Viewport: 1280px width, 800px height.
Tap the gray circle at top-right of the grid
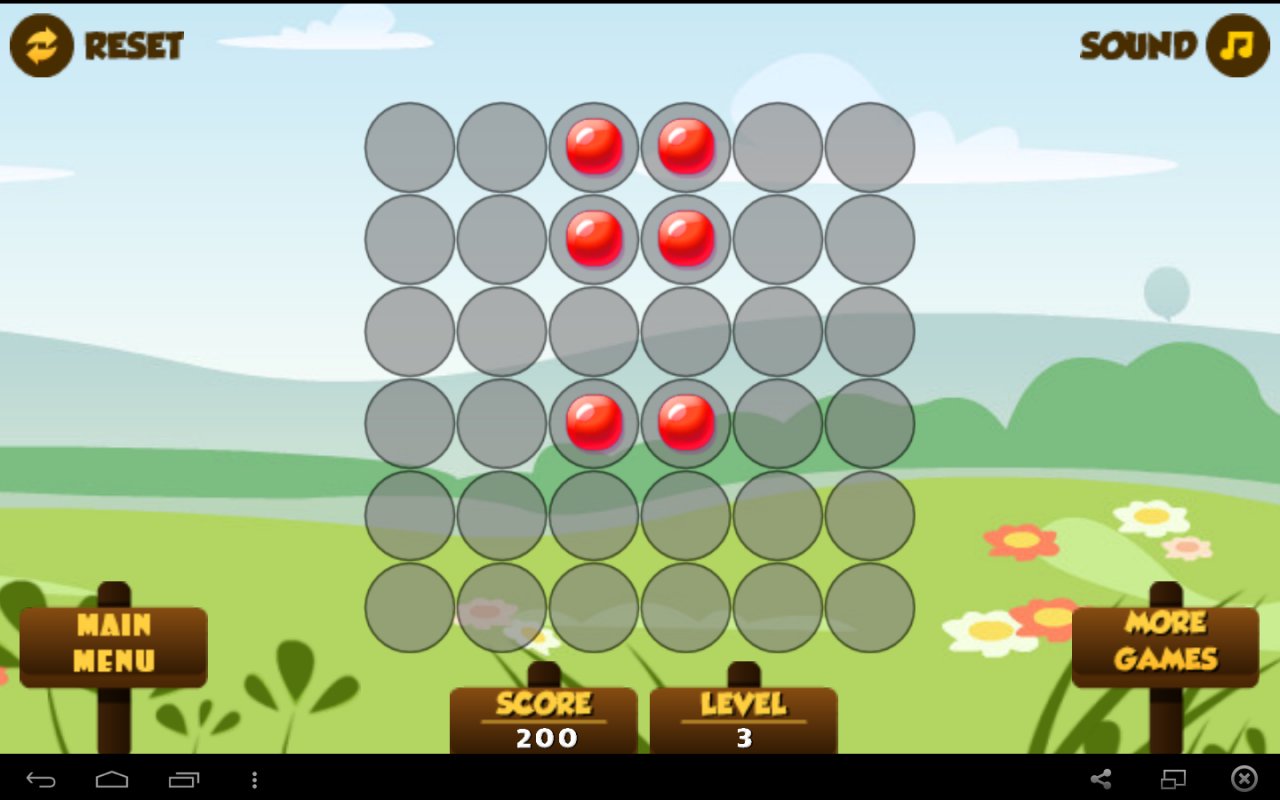869,147
